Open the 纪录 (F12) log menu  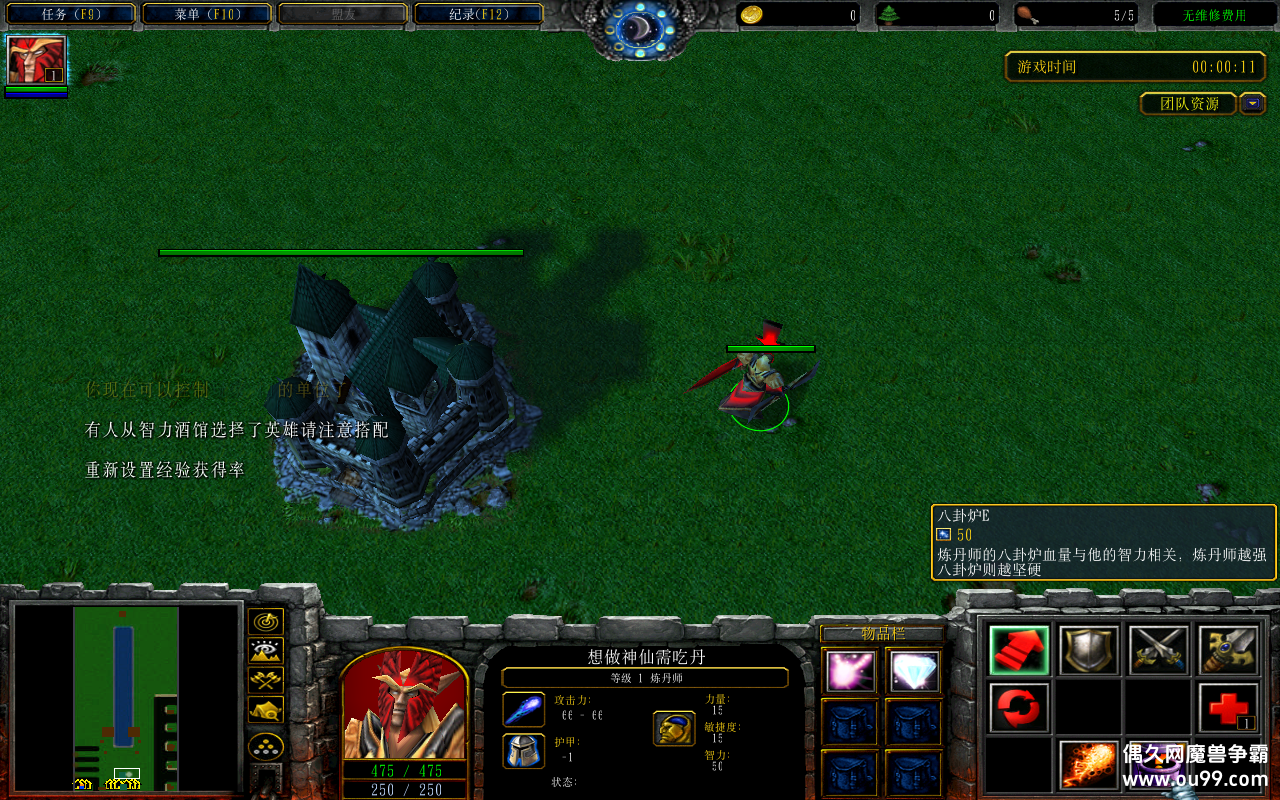[479, 14]
